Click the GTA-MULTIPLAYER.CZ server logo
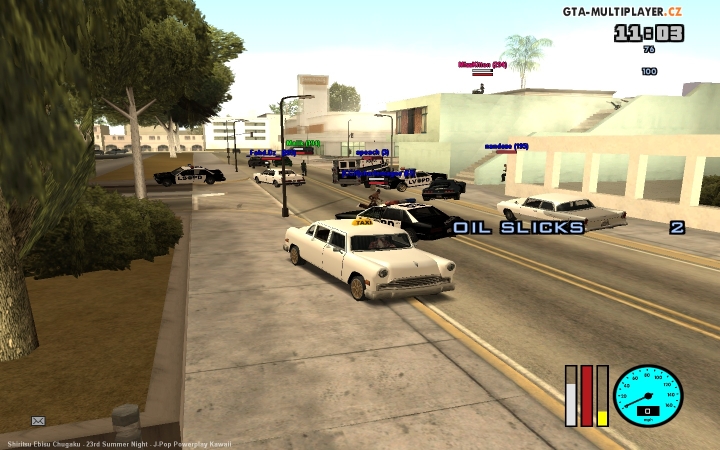 click(x=622, y=11)
